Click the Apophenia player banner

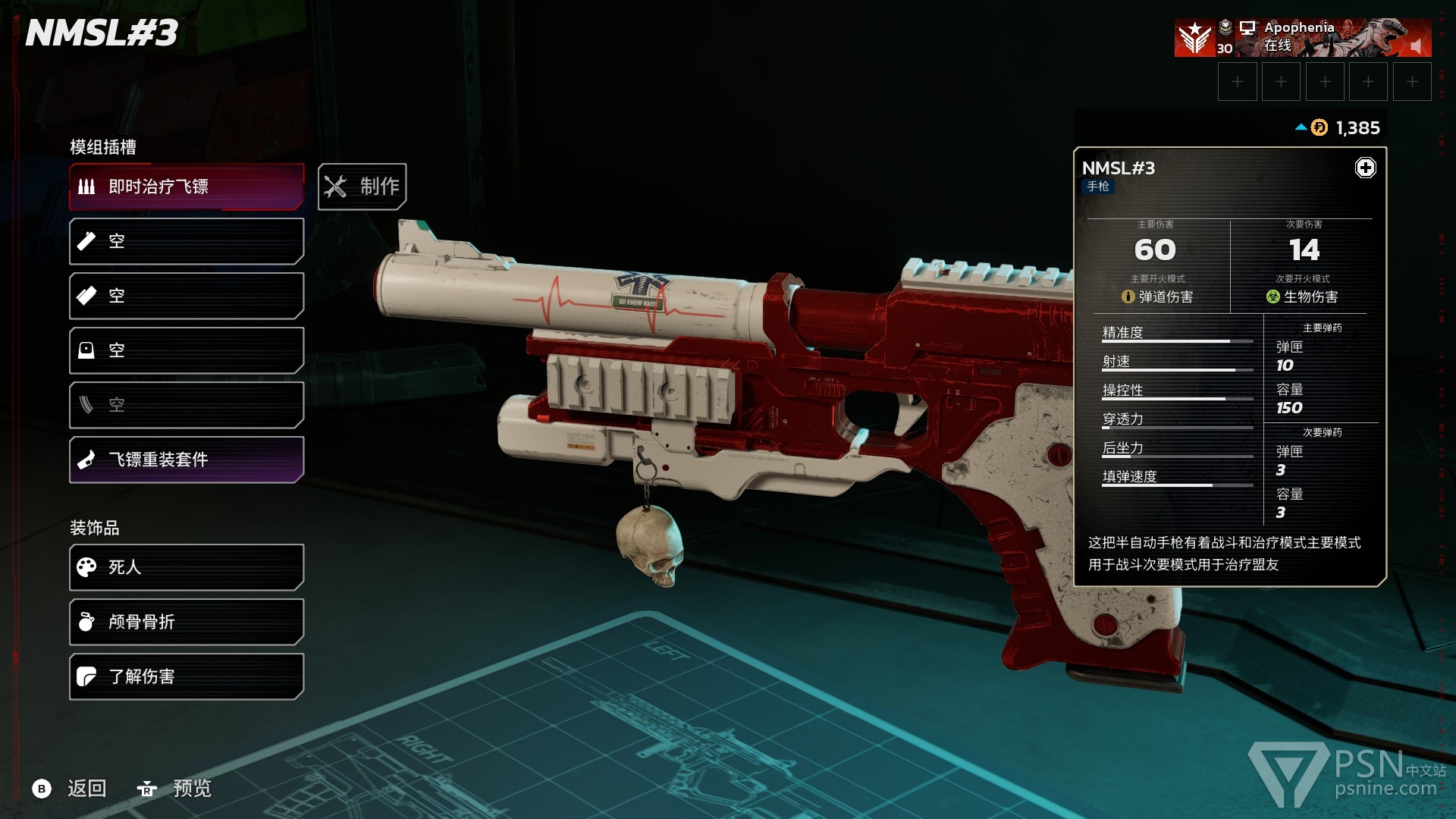coord(1301,38)
